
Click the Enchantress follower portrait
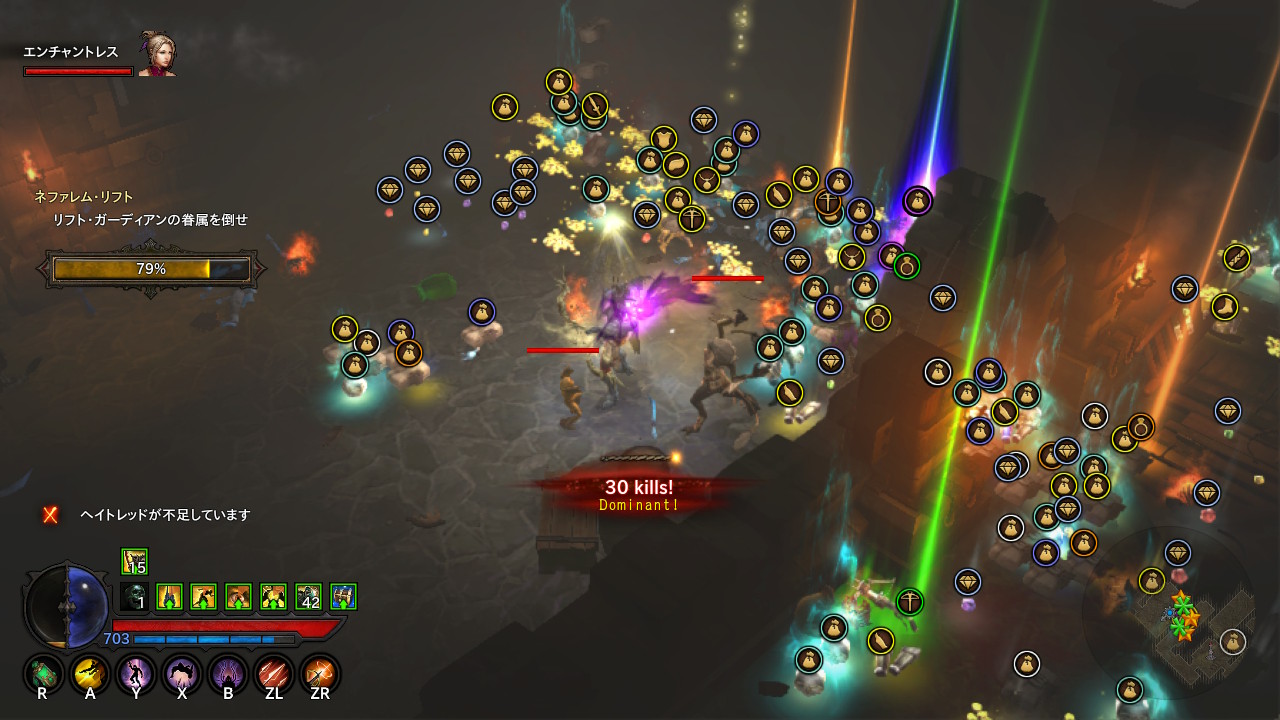[x=156, y=54]
